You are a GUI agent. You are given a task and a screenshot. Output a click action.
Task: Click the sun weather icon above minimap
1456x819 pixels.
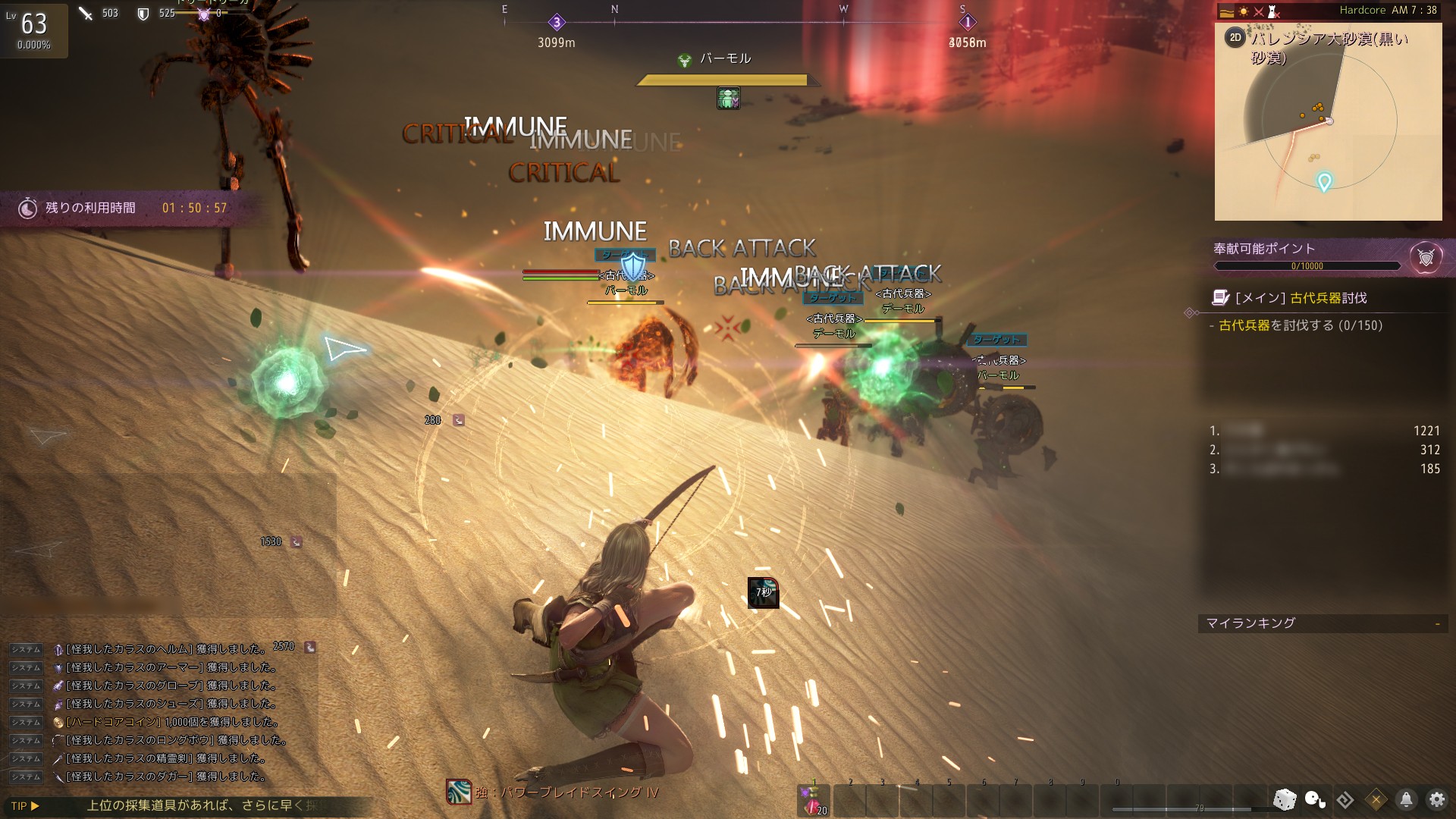point(1244,11)
